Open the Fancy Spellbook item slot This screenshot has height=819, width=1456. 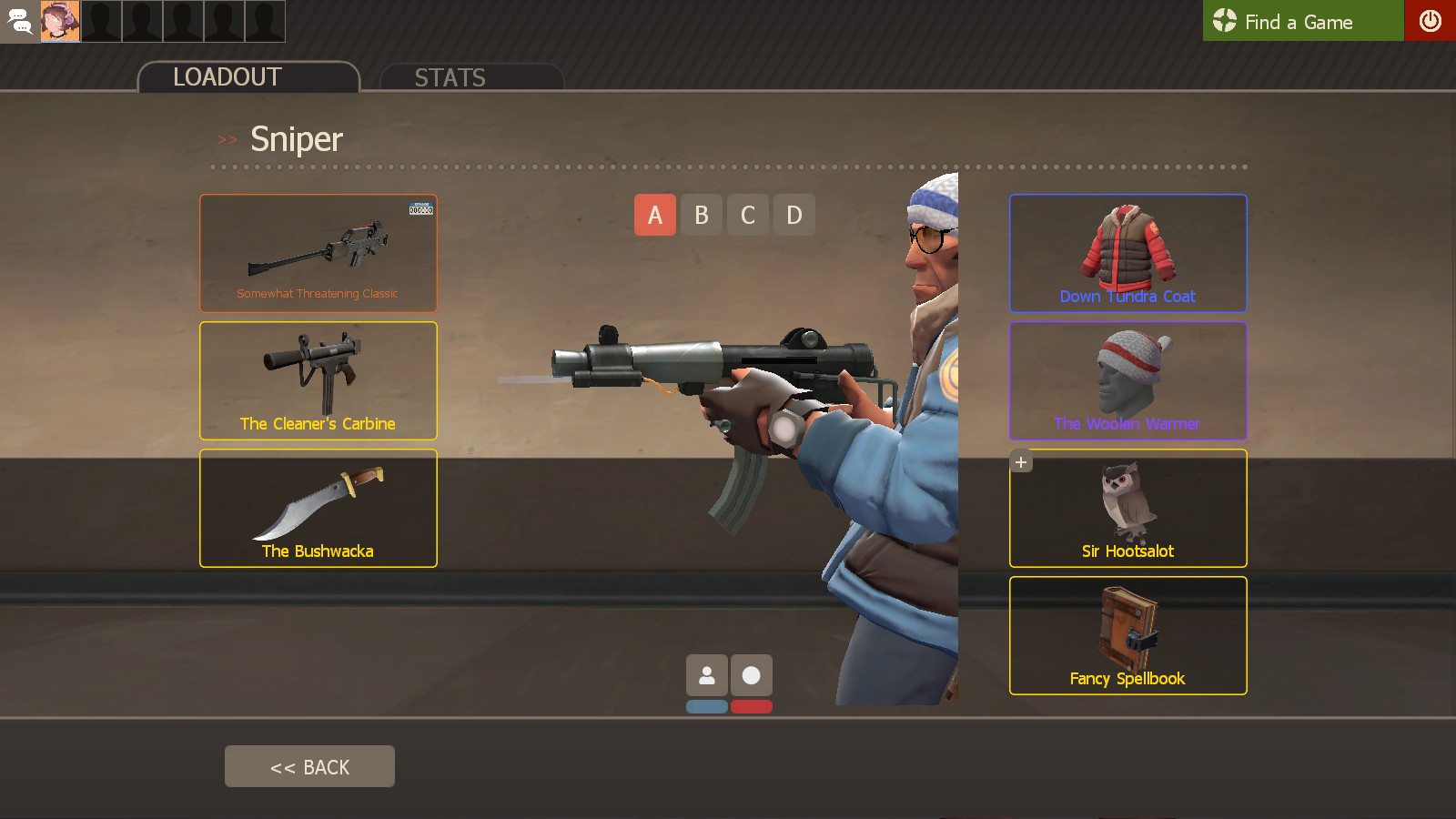[x=1127, y=635]
